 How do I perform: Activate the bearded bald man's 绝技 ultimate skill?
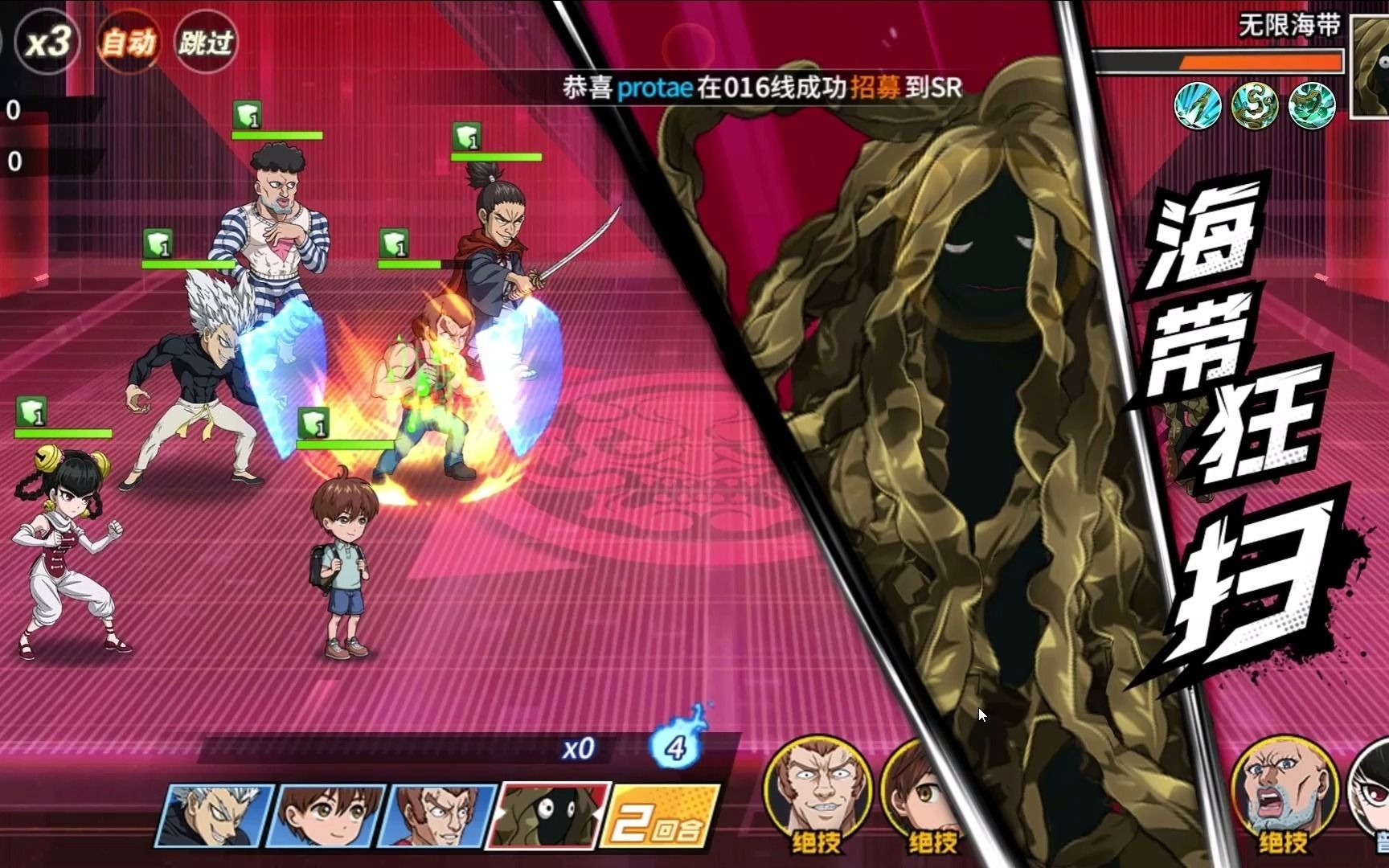[1284, 792]
